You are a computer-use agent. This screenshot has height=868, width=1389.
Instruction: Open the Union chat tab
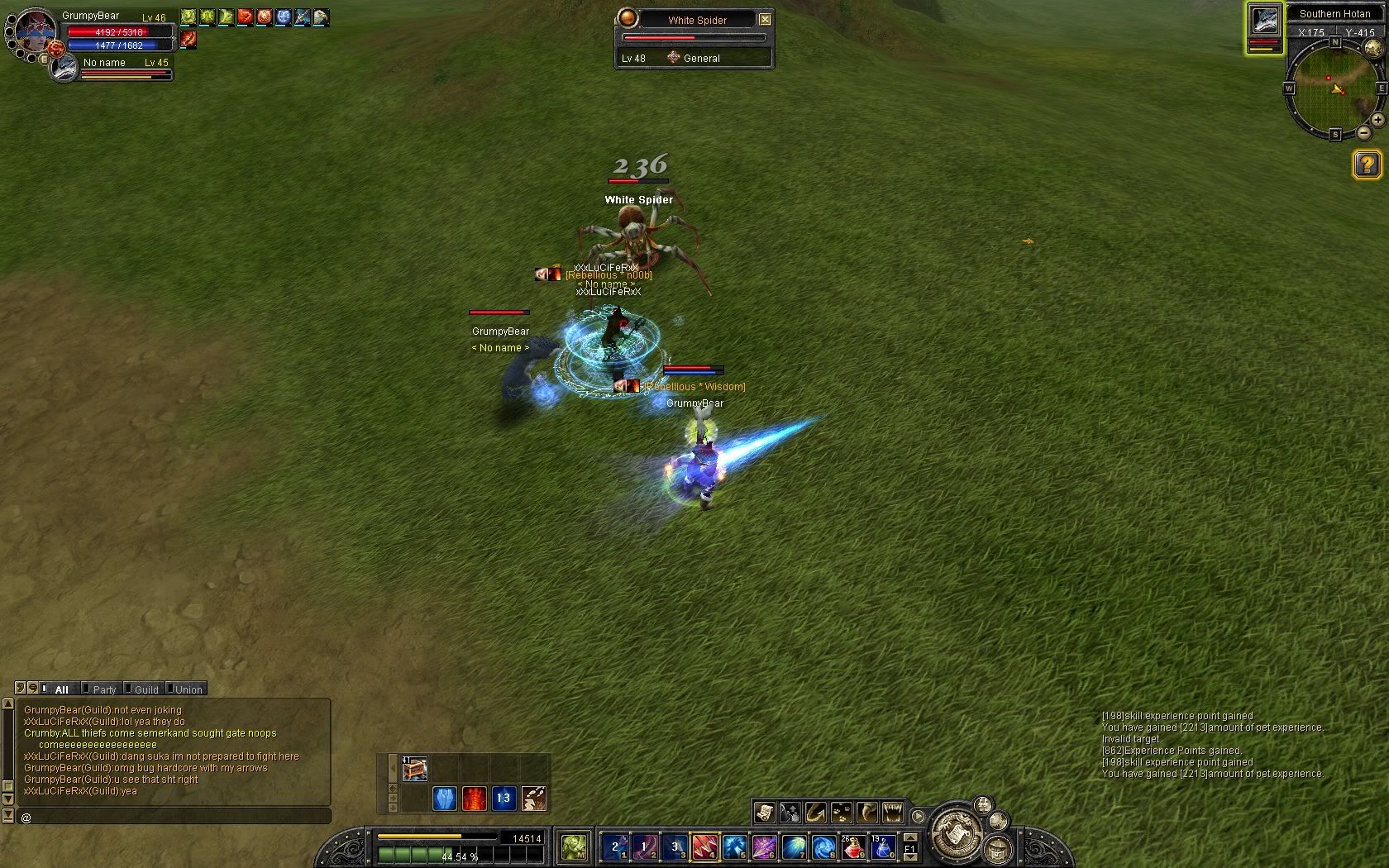click(x=188, y=689)
